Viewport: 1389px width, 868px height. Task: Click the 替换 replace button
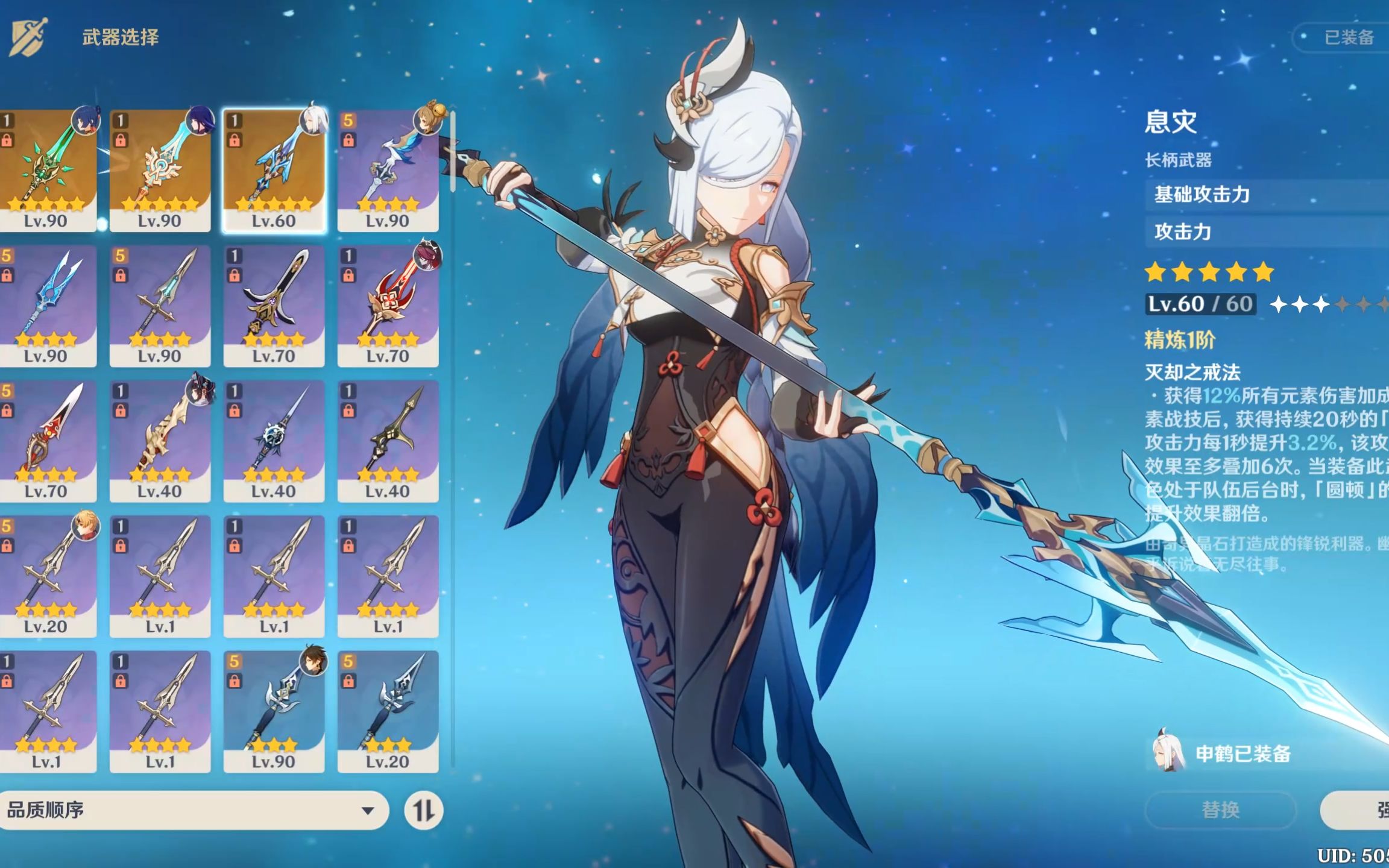(x=1220, y=810)
